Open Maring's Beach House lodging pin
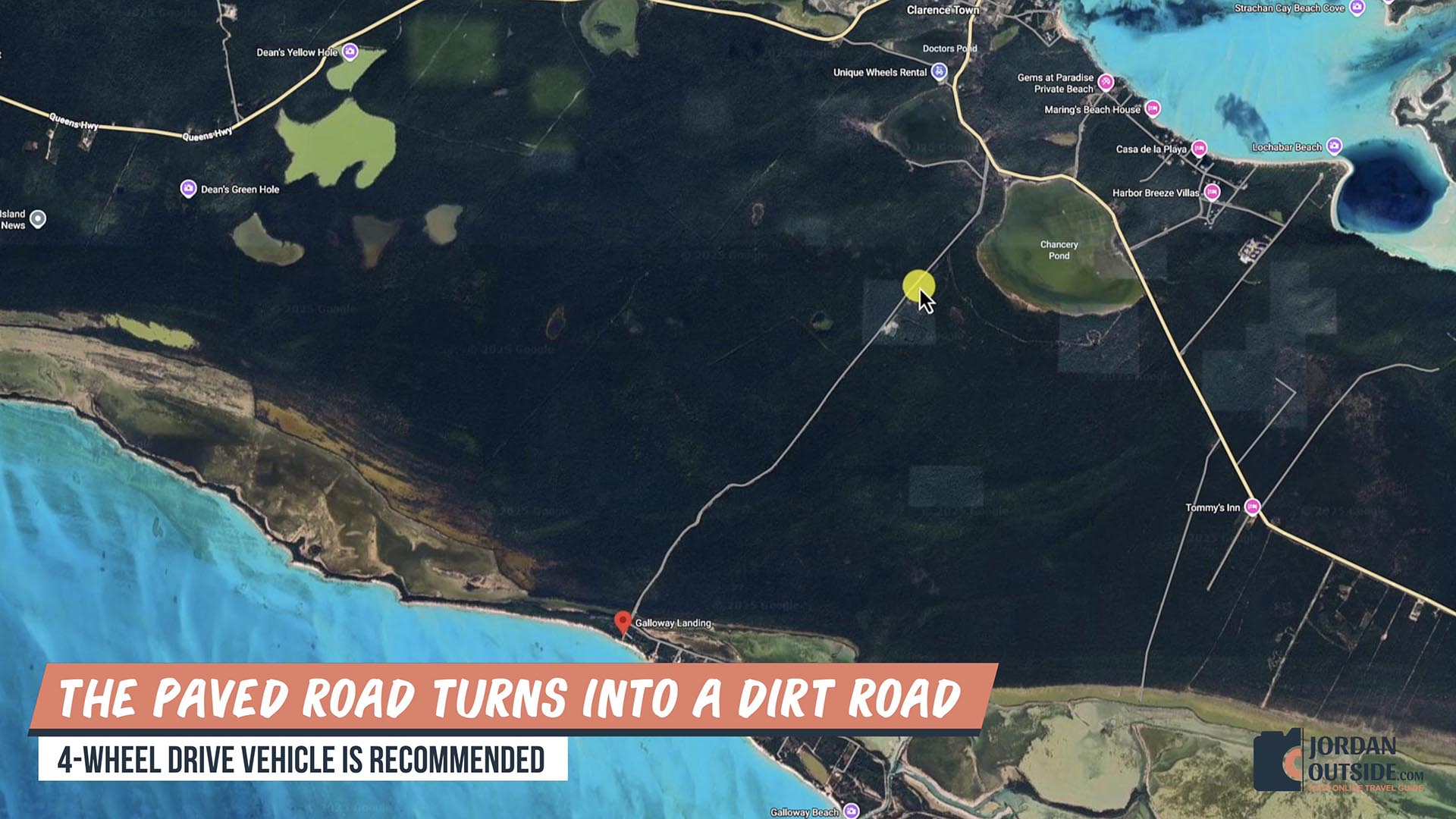The image size is (1456, 819). point(1153,108)
